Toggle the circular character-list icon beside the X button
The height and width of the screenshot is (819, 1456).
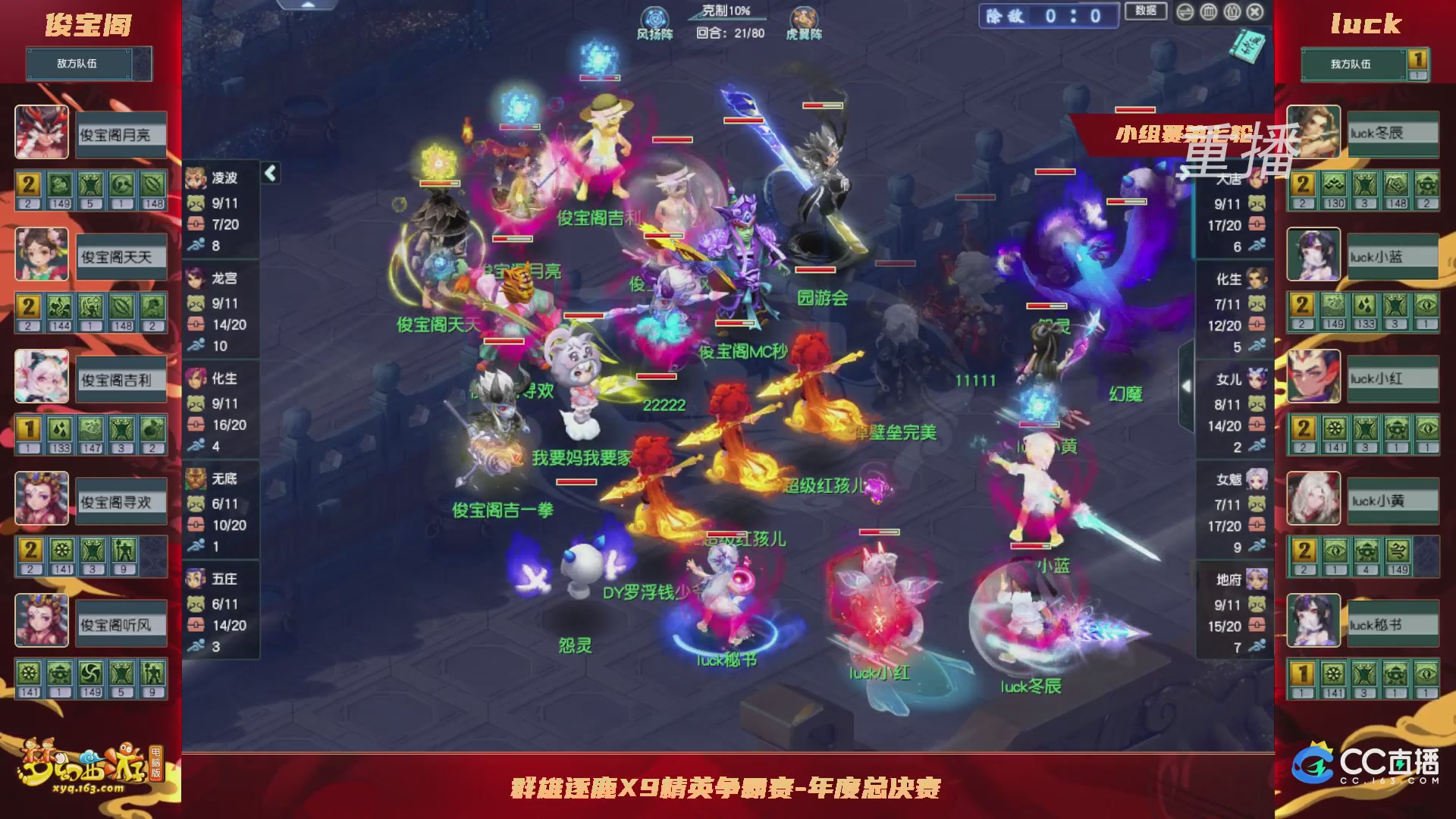point(1232,13)
